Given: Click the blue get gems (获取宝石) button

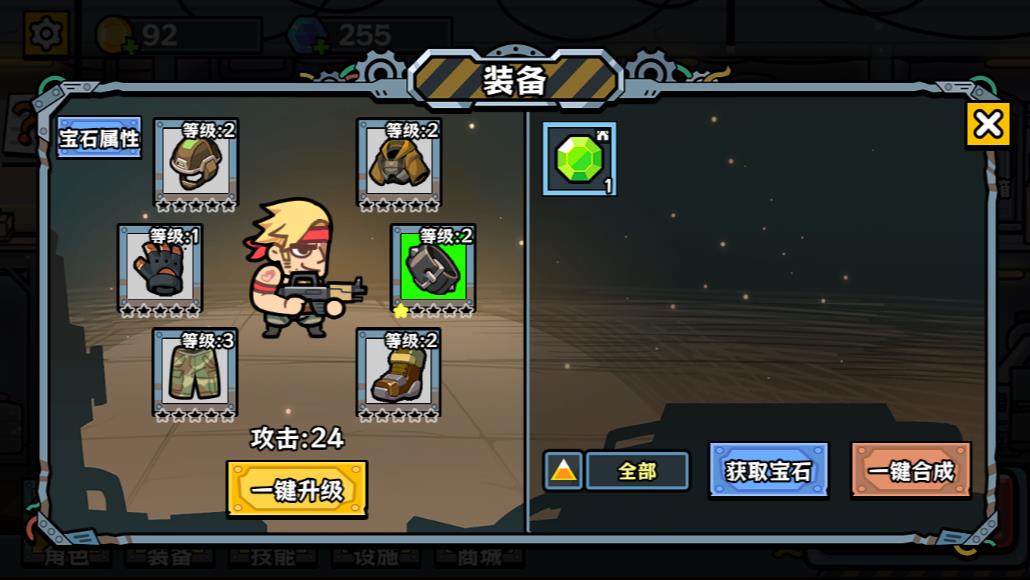Looking at the screenshot, I should pos(768,470).
